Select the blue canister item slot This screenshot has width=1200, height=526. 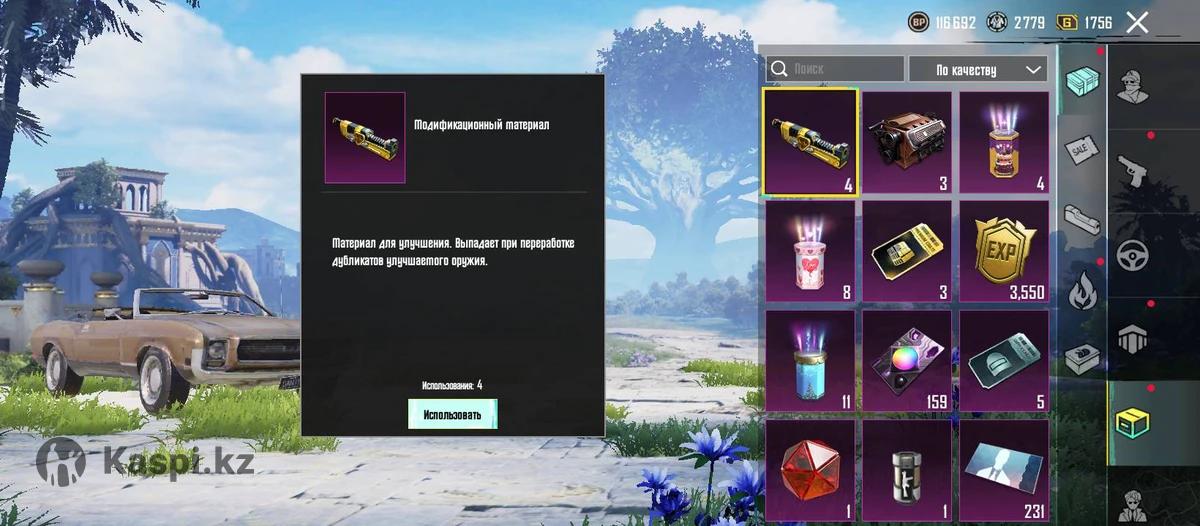click(x=810, y=360)
